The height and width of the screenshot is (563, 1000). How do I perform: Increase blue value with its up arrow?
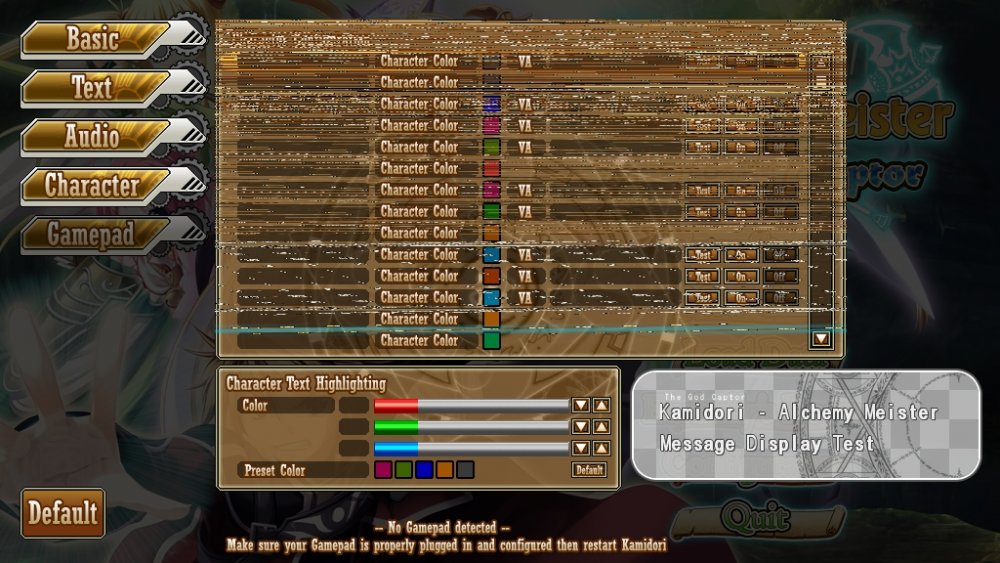pyautogui.click(x=601, y=448)
